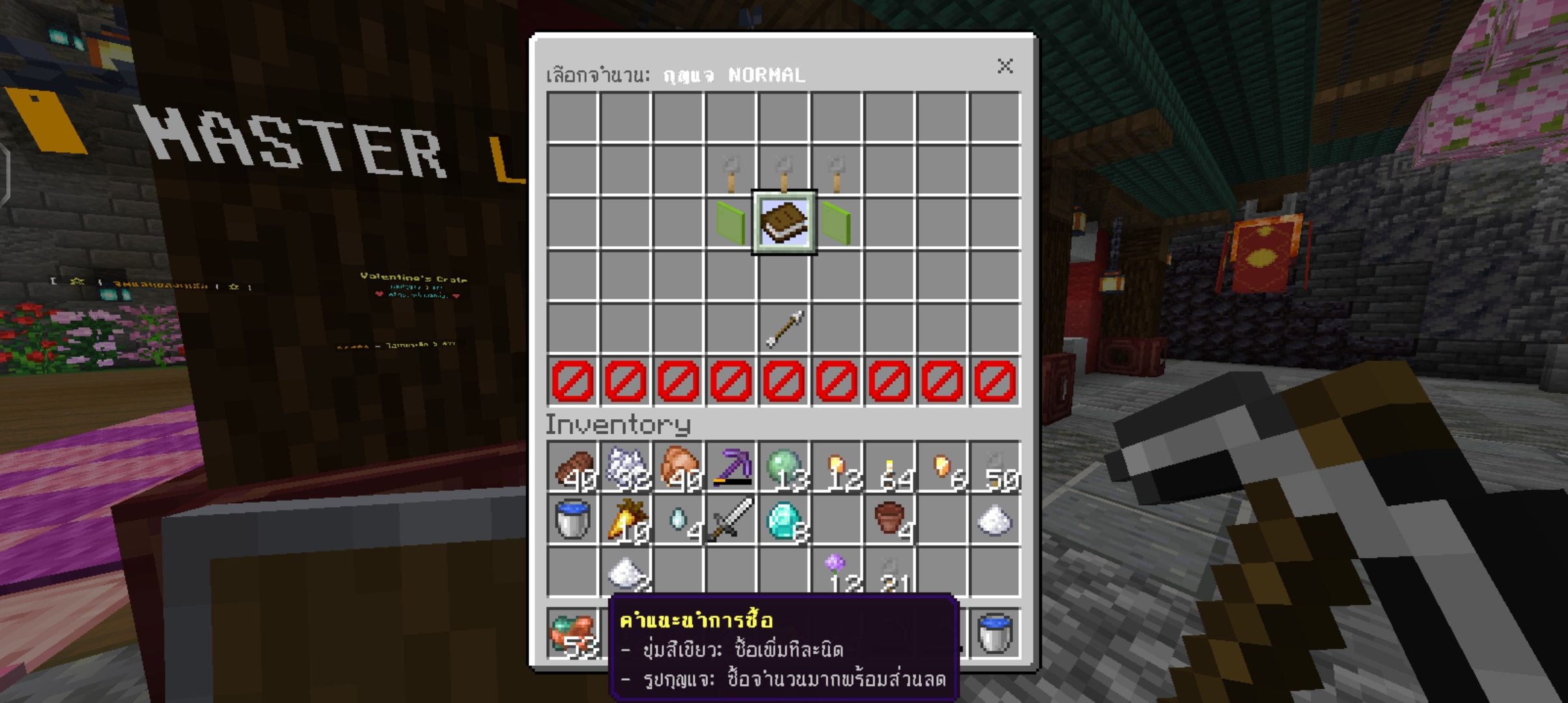
Task: Click the green pane left of the book
Action: (731, 223)
